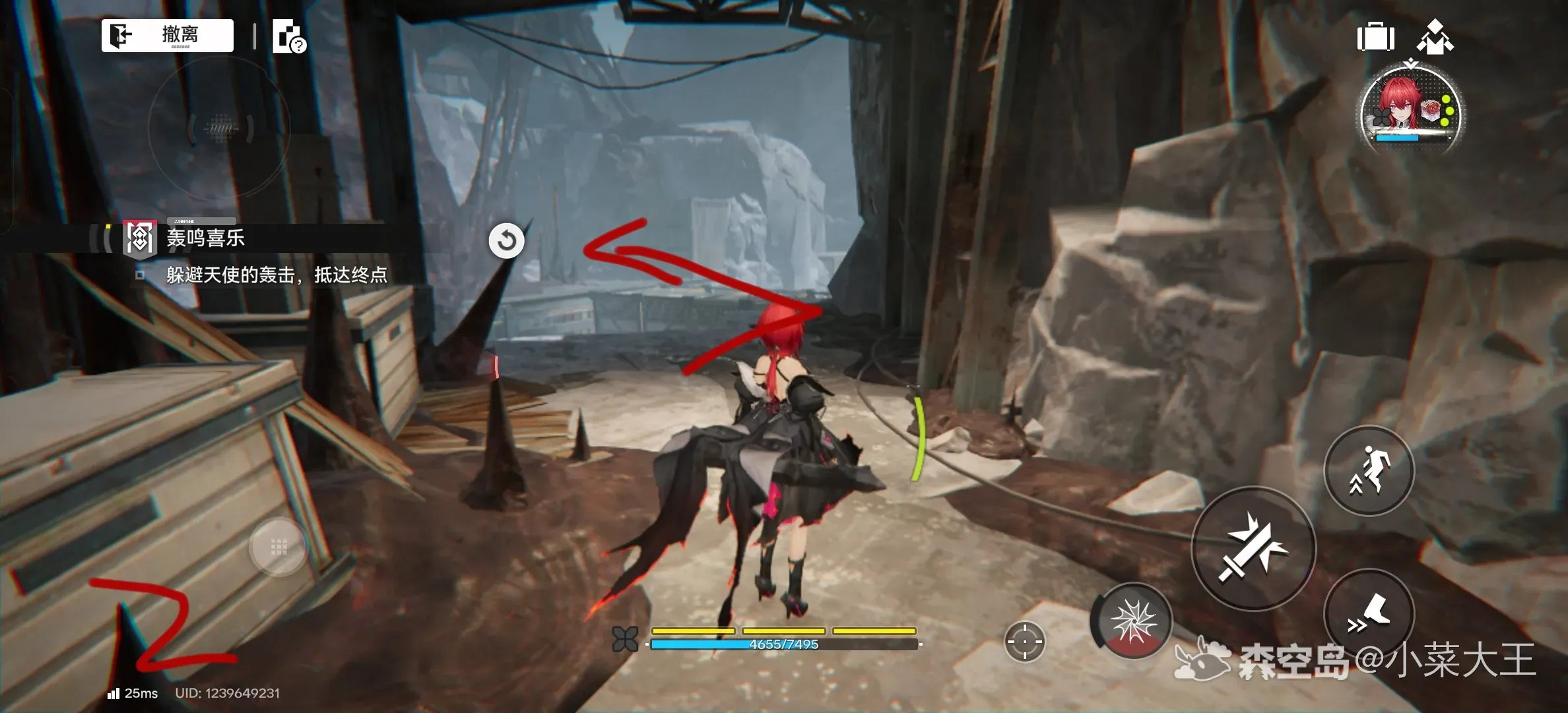
Task: Activate the red burst combat skill
Action: (x=1132, y=622)
